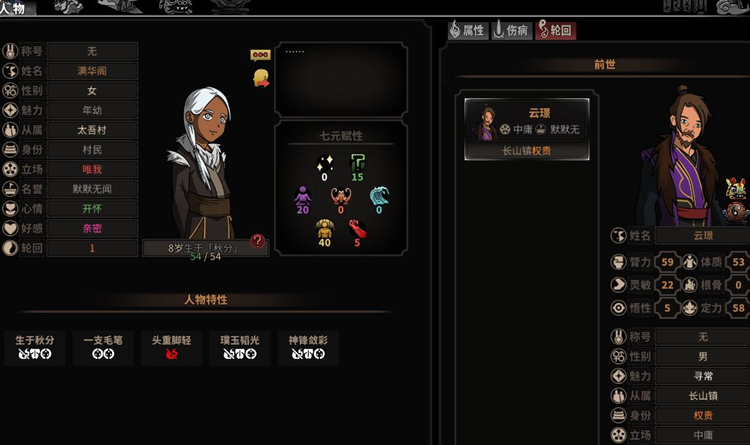This screenshot has height=445, width=750.
Task: Select the green serpent element icon
Action: click(357, 163)
